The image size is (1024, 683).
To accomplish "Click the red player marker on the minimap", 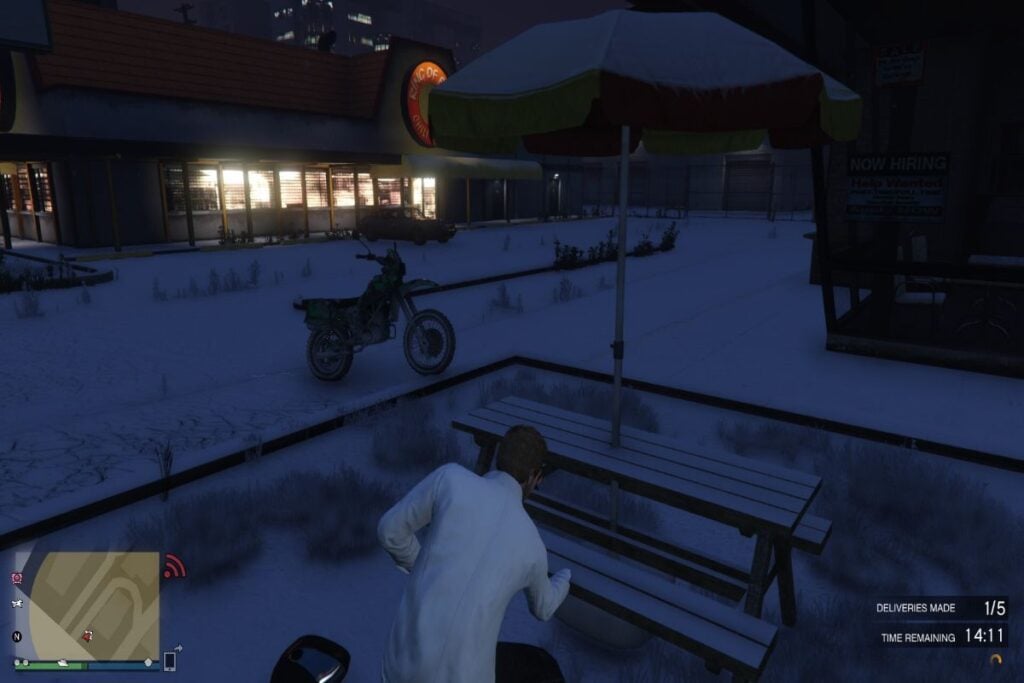I will [88, 635].
